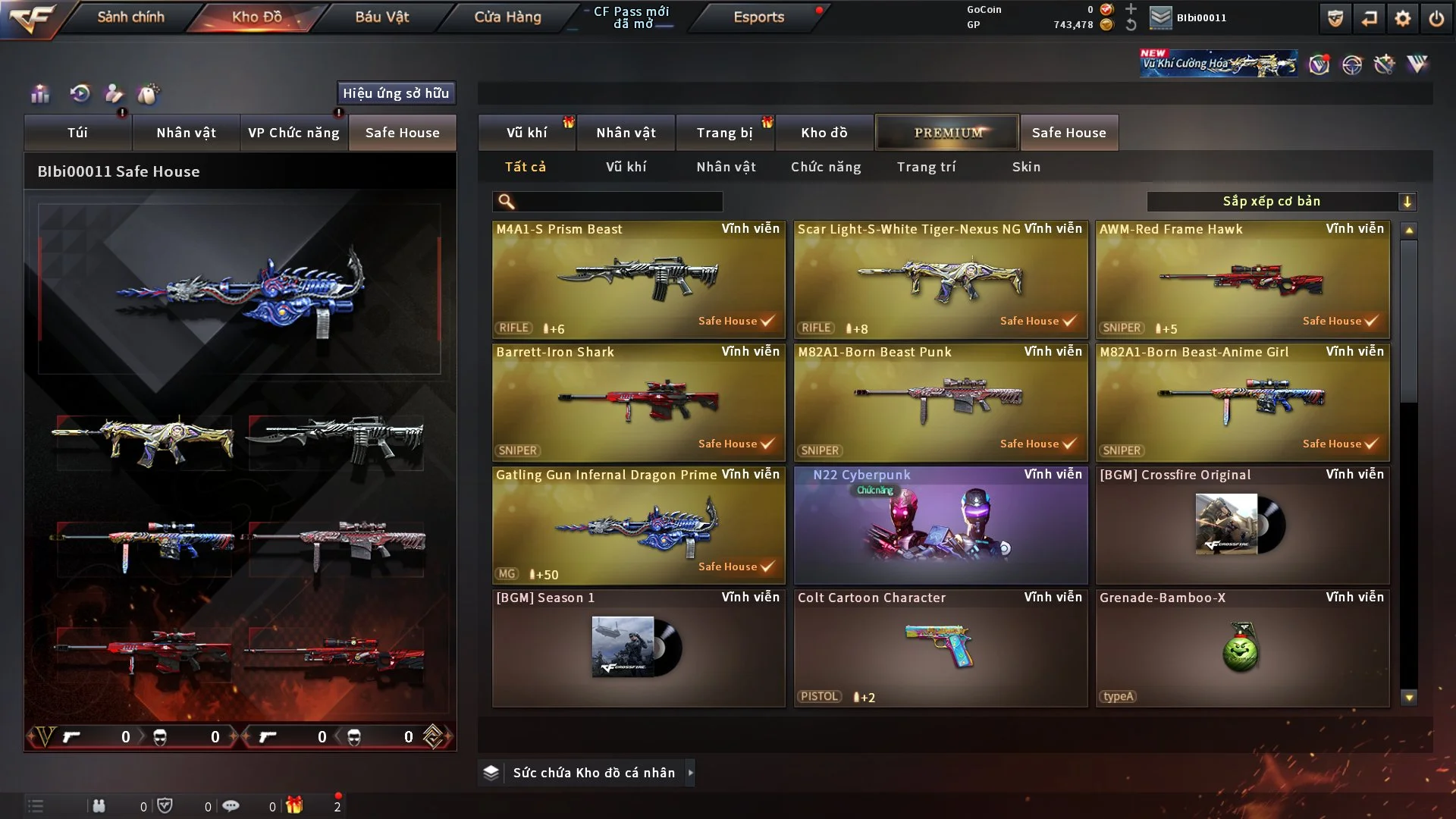Switch to the Túi tab
The width and height of the screenshot is (1456, 819).
tap(77, 133)
